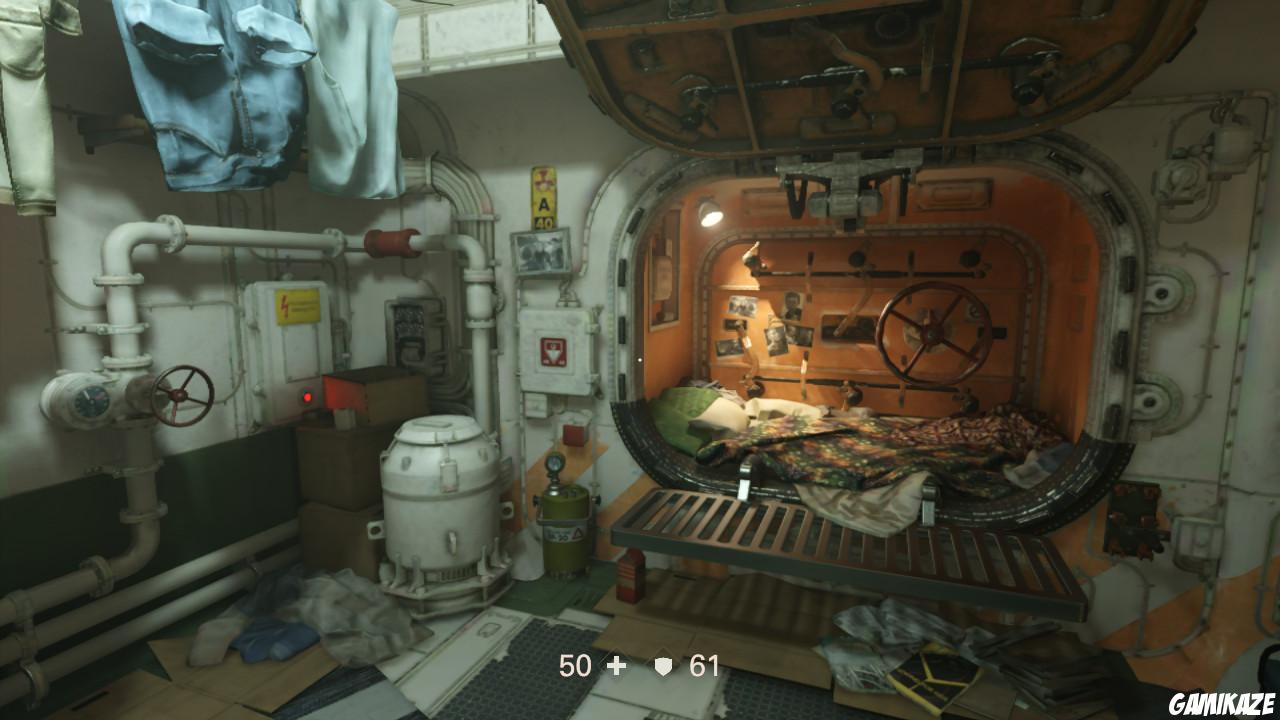
Task: Select the pressure gauge on the green canister
Action: pos(556,464)
